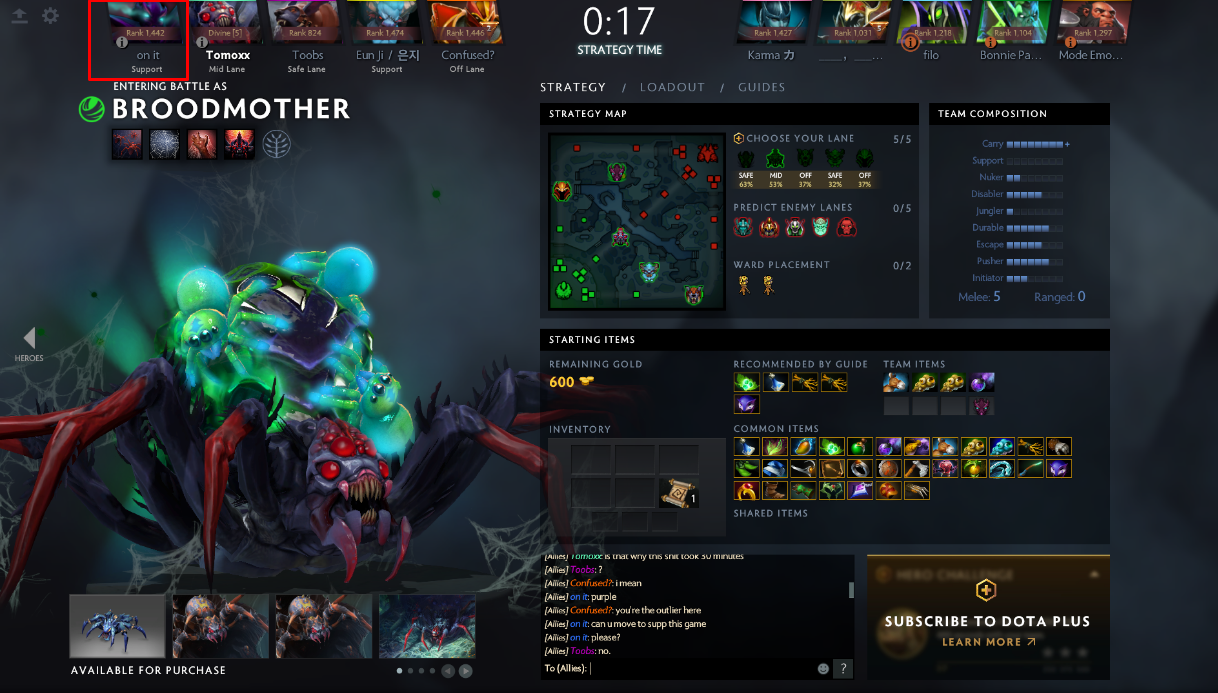The width and height of the screenshot is (1218, 693).
Task: Switch to the Loadout tab
Action: click(672, 87)
